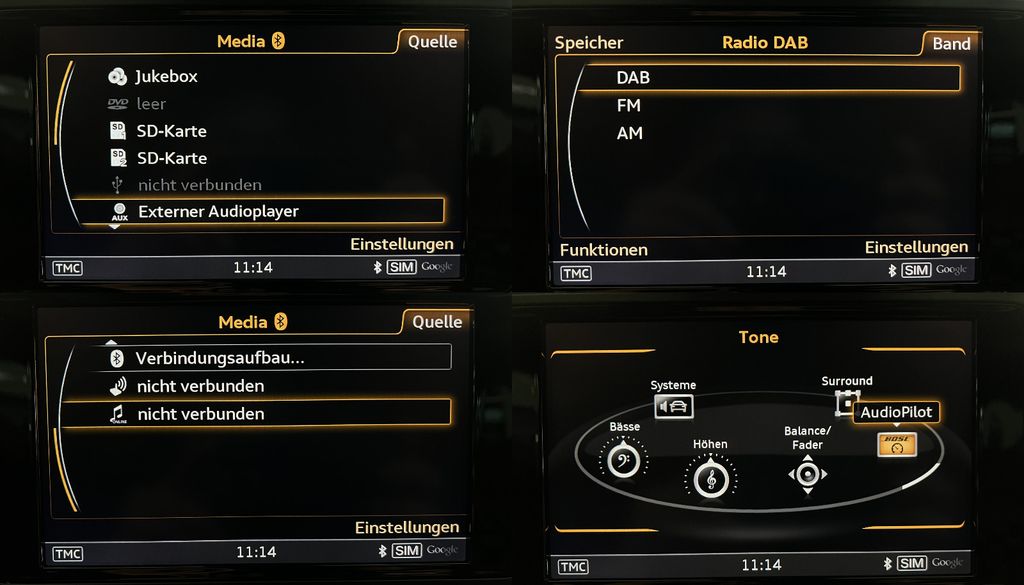Activate the orange AudioPilot Bose icon

click(x=897, y=445)
